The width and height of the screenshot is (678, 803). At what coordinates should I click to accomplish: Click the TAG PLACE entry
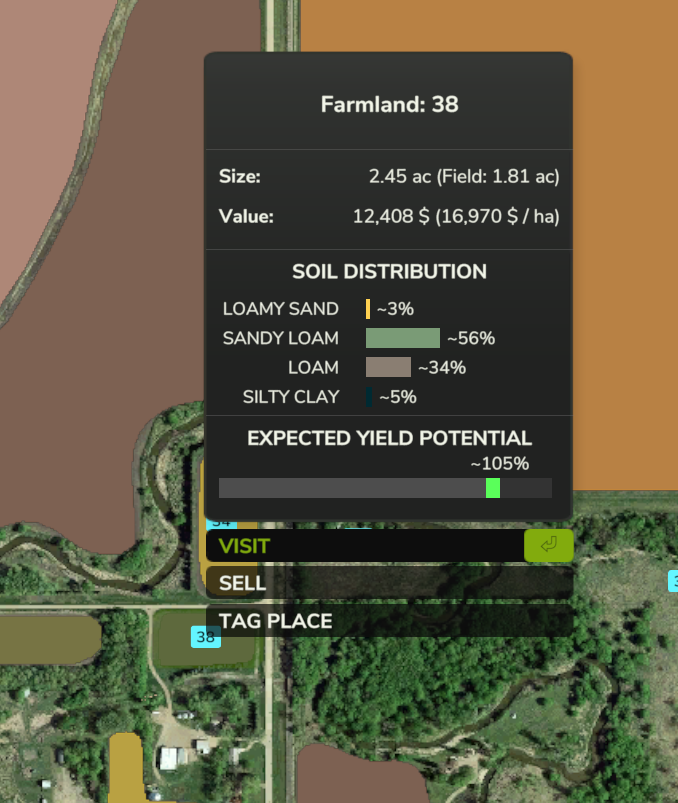pyautogui.click(x=389, y=621)
